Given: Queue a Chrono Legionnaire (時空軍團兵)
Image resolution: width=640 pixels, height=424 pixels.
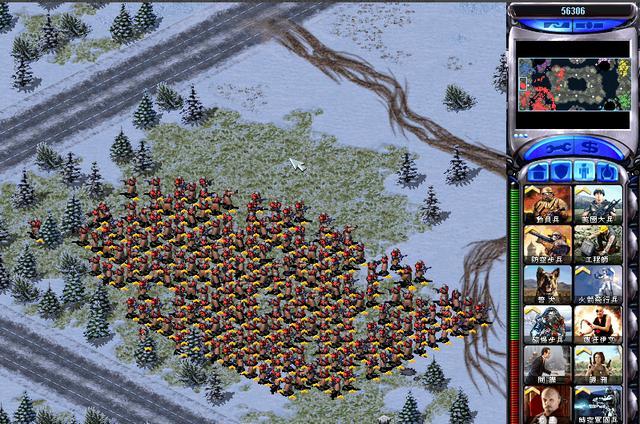Looking at the screenshot, I should point(595,402).
